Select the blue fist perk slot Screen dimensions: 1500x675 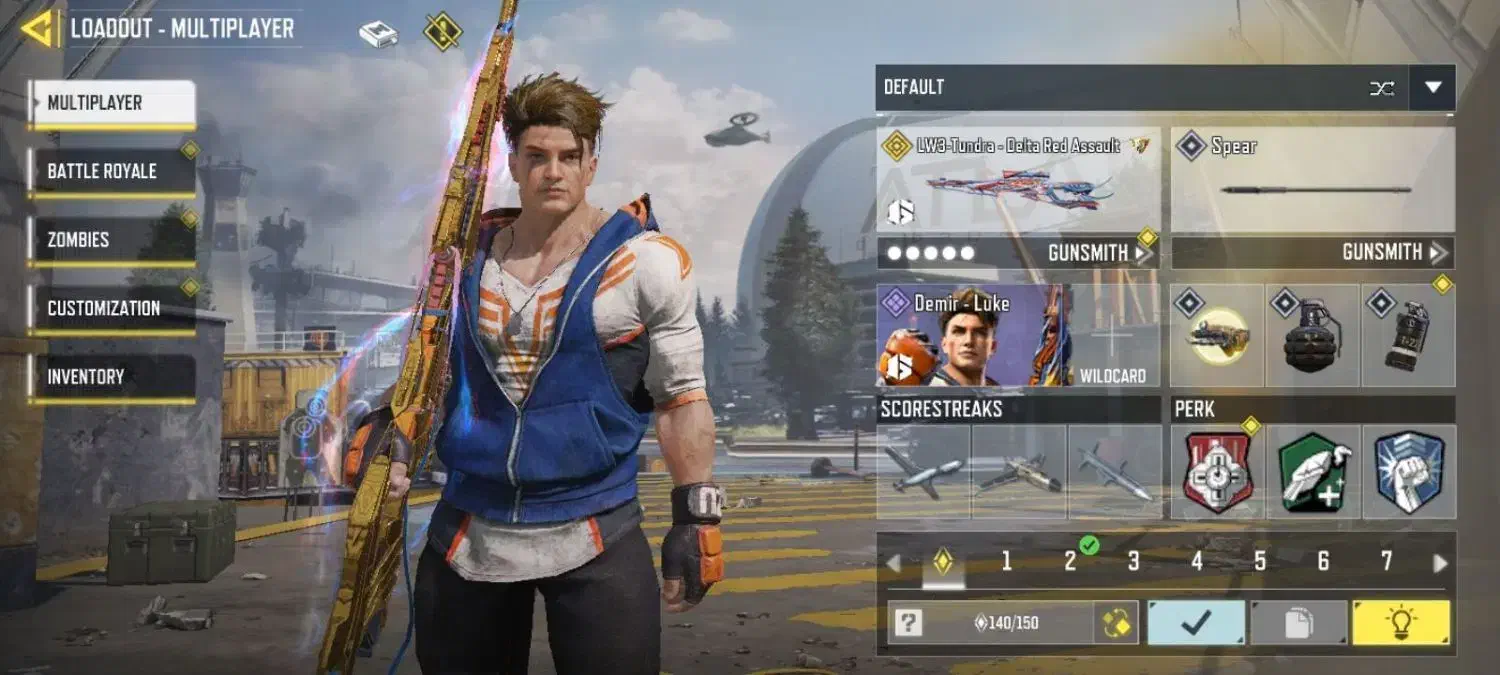coord(1409,472)
